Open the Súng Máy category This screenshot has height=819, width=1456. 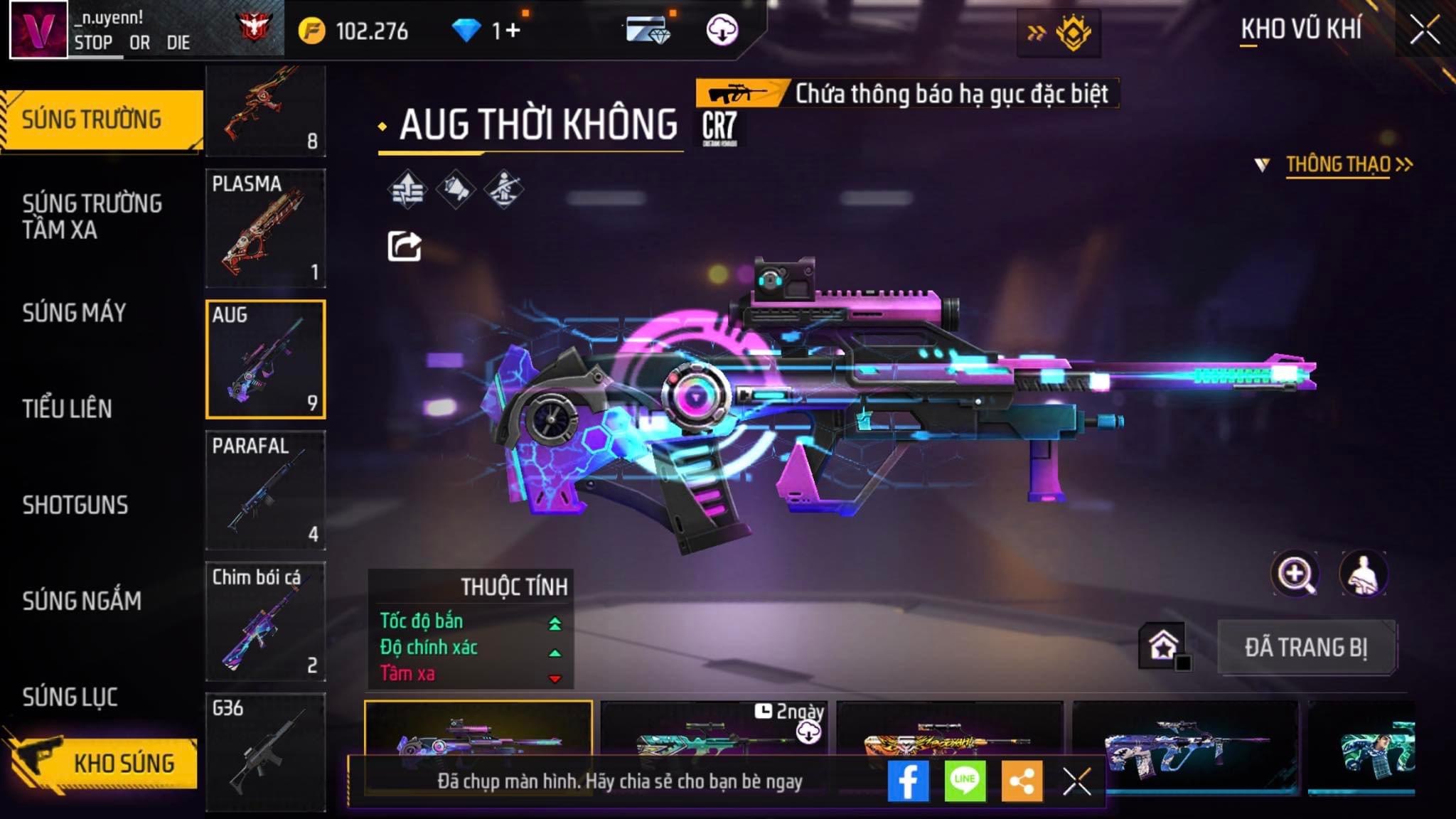pyautogui.click(x=74, y=313)
